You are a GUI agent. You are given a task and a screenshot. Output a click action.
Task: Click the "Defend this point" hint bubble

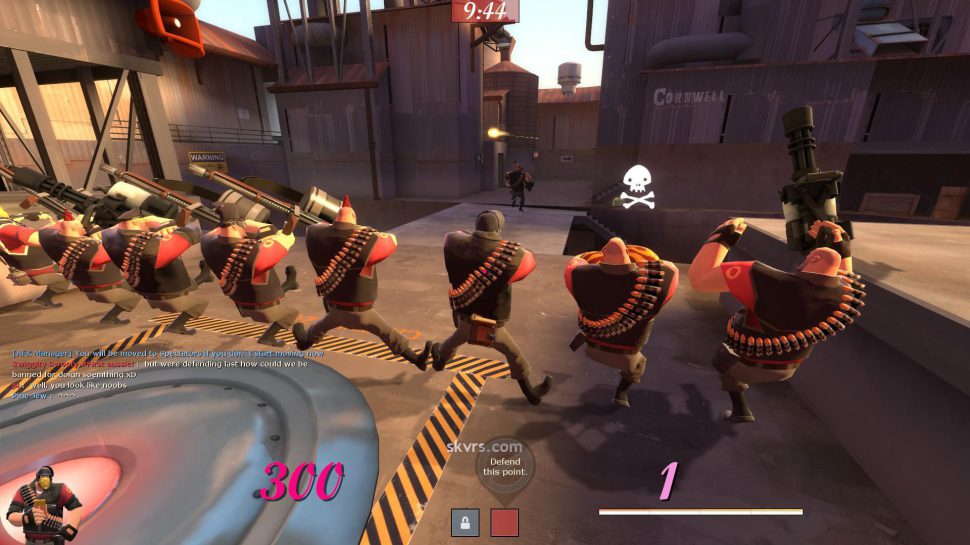[504, 466]
